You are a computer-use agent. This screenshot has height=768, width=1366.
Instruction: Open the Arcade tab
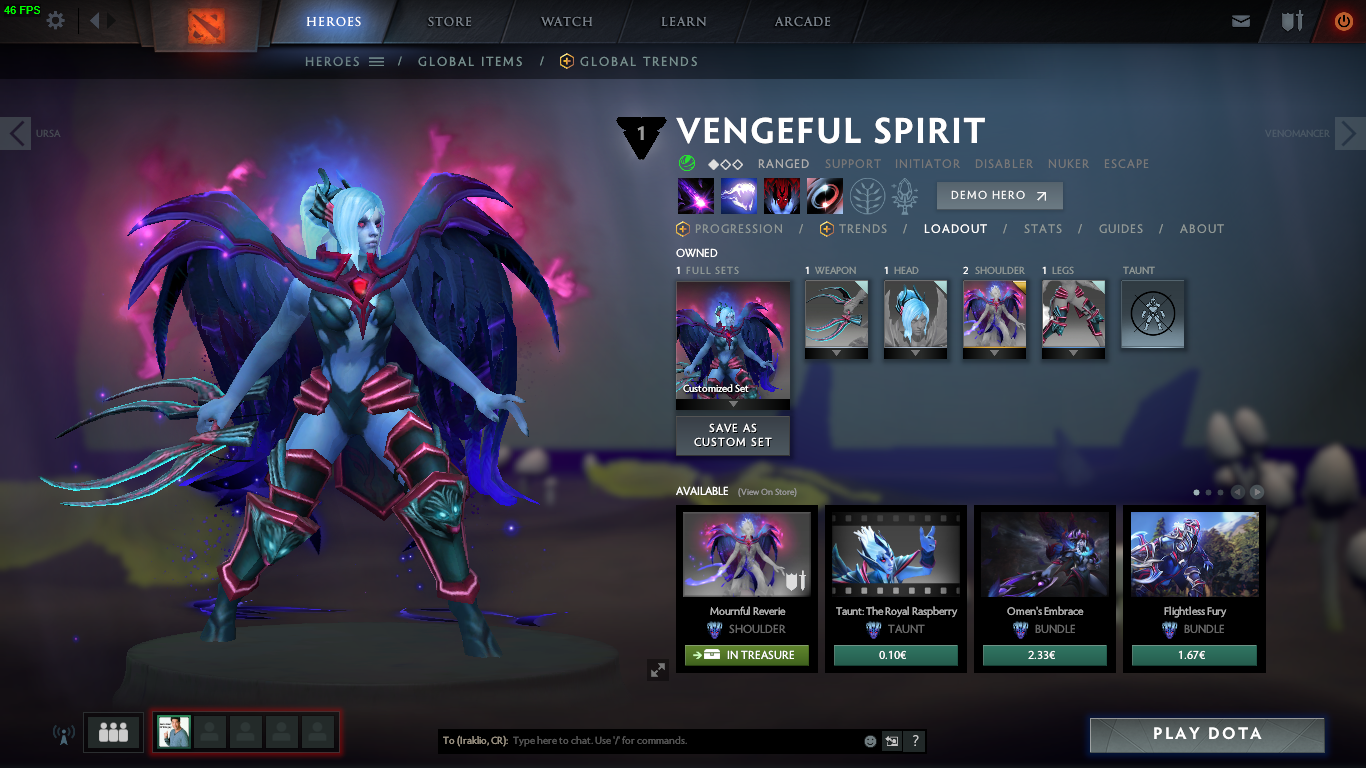point(803,21)
